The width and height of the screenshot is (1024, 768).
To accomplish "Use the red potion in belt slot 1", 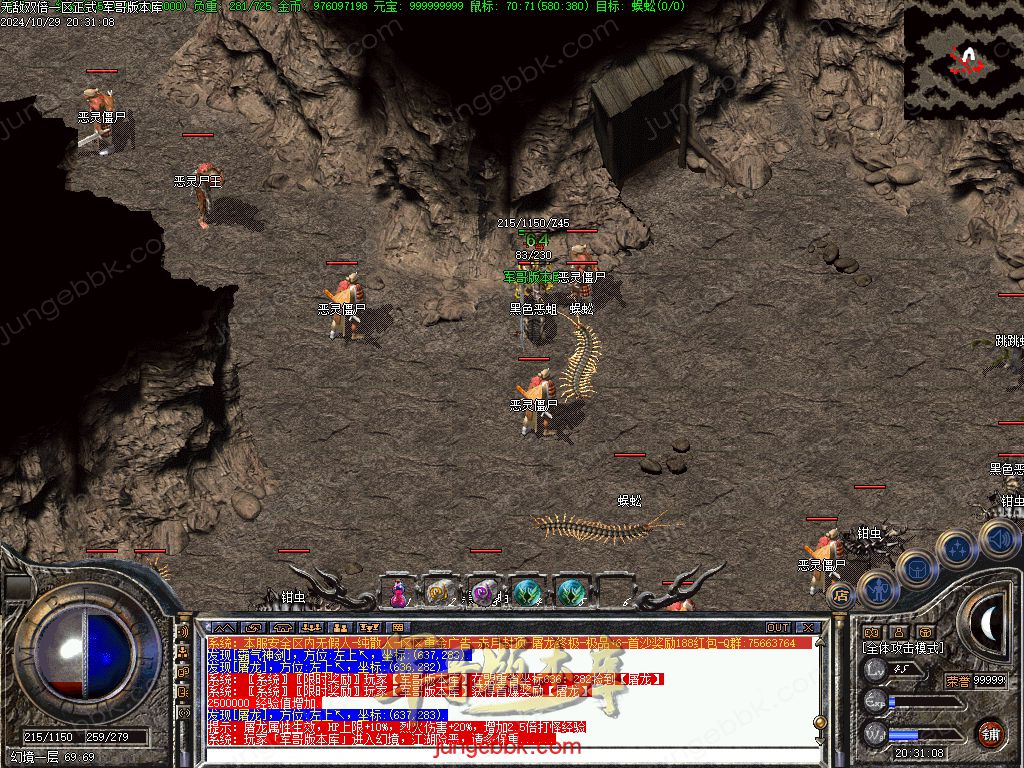I will tap(400, 592).
